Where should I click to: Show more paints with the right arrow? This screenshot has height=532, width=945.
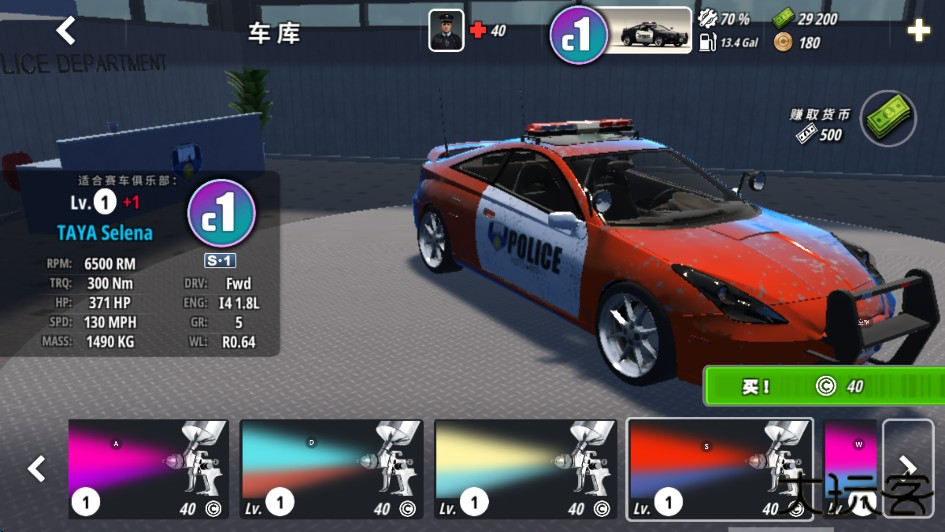[908, 468]
